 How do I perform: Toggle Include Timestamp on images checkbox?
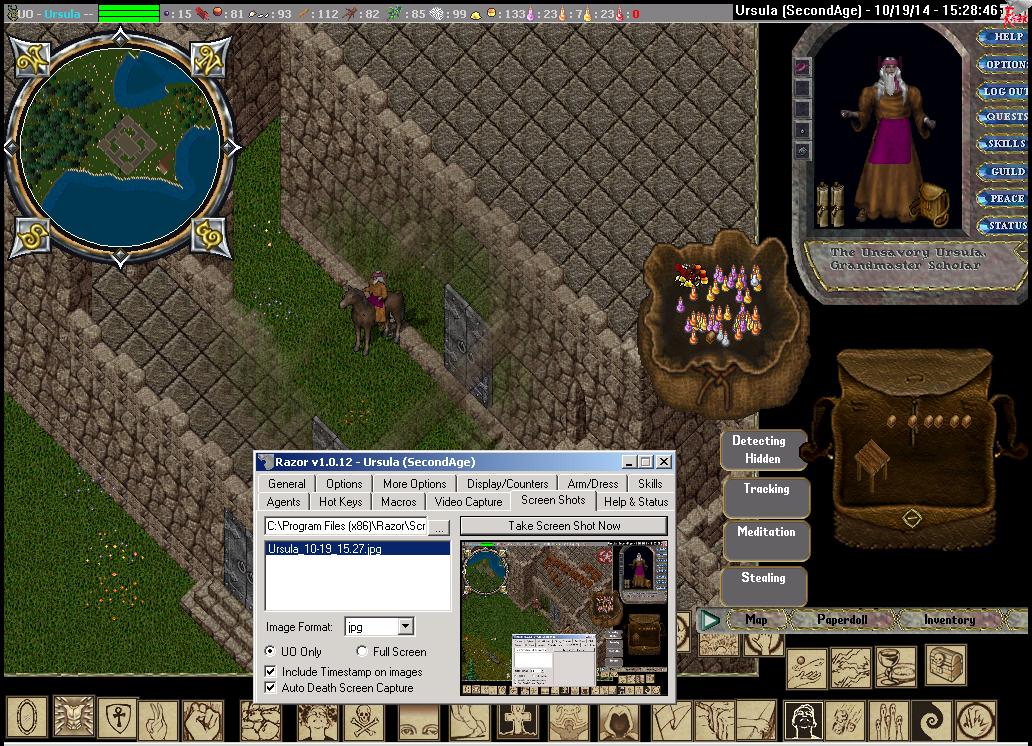click(271, 672)
